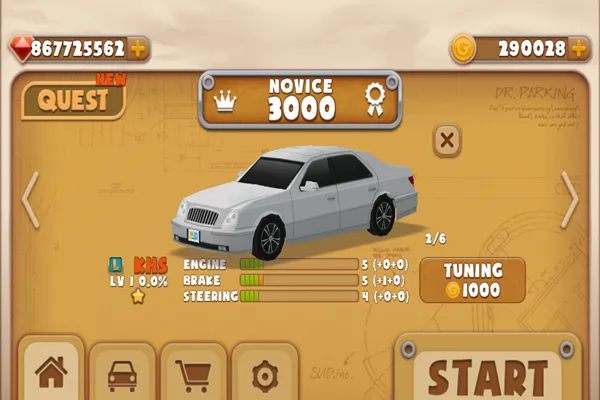Show the next car with right arrow
Viewport: 600px width, 400px height.
pyautogui.click(x=569, y=198)
